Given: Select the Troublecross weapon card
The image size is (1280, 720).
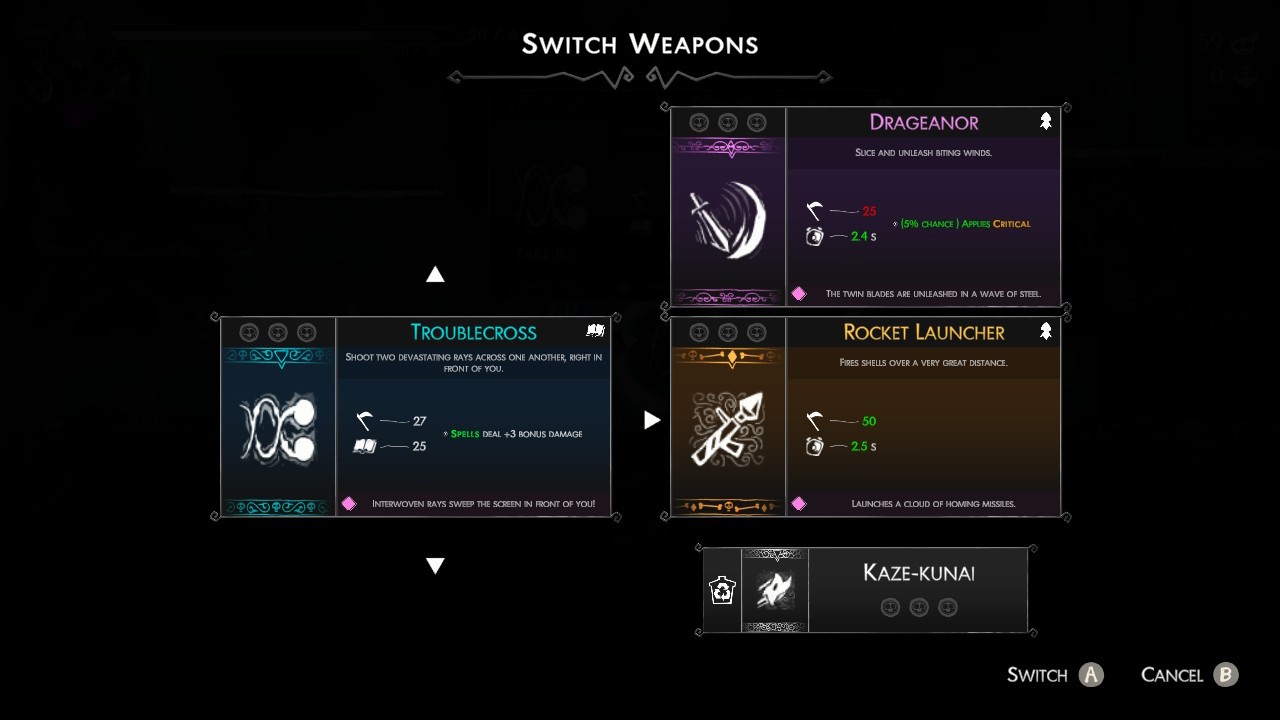Looking at the screenshot, I should [x=415, y=416].
